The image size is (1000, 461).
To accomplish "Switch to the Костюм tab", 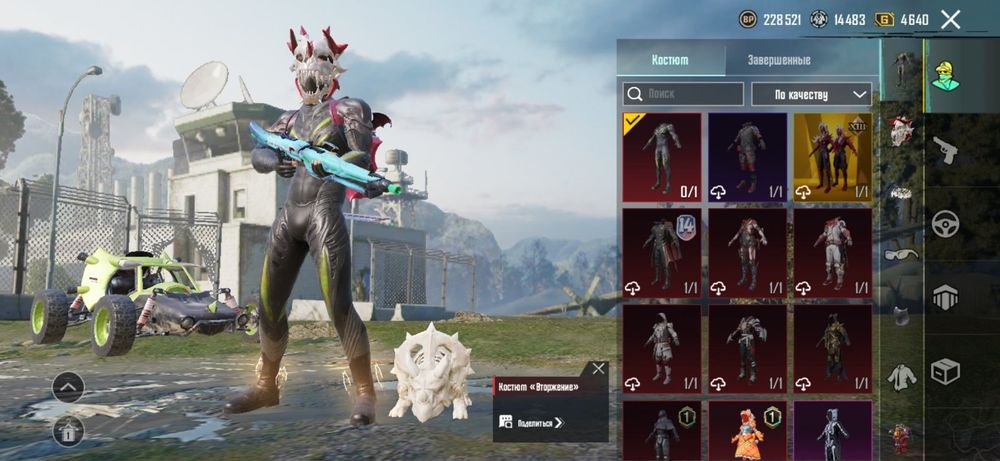I will [670, 60].
